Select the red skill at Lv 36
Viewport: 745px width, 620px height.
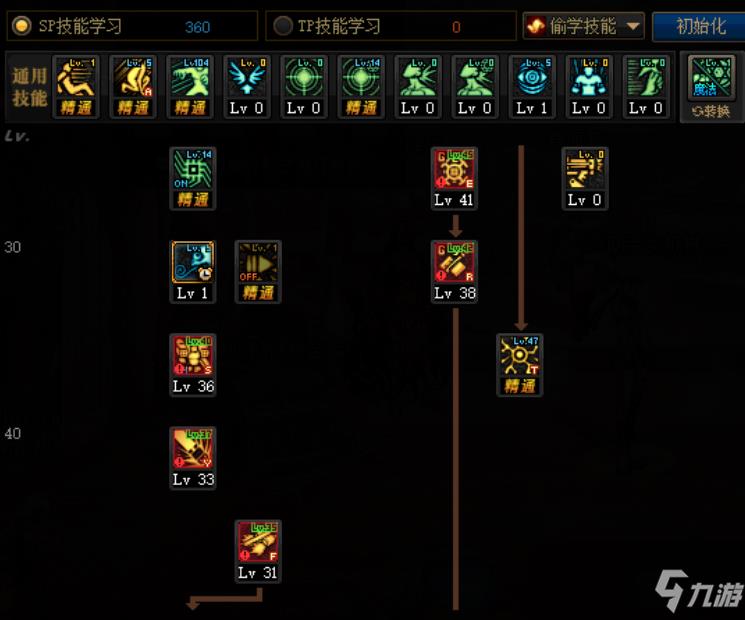pos(192,356)
